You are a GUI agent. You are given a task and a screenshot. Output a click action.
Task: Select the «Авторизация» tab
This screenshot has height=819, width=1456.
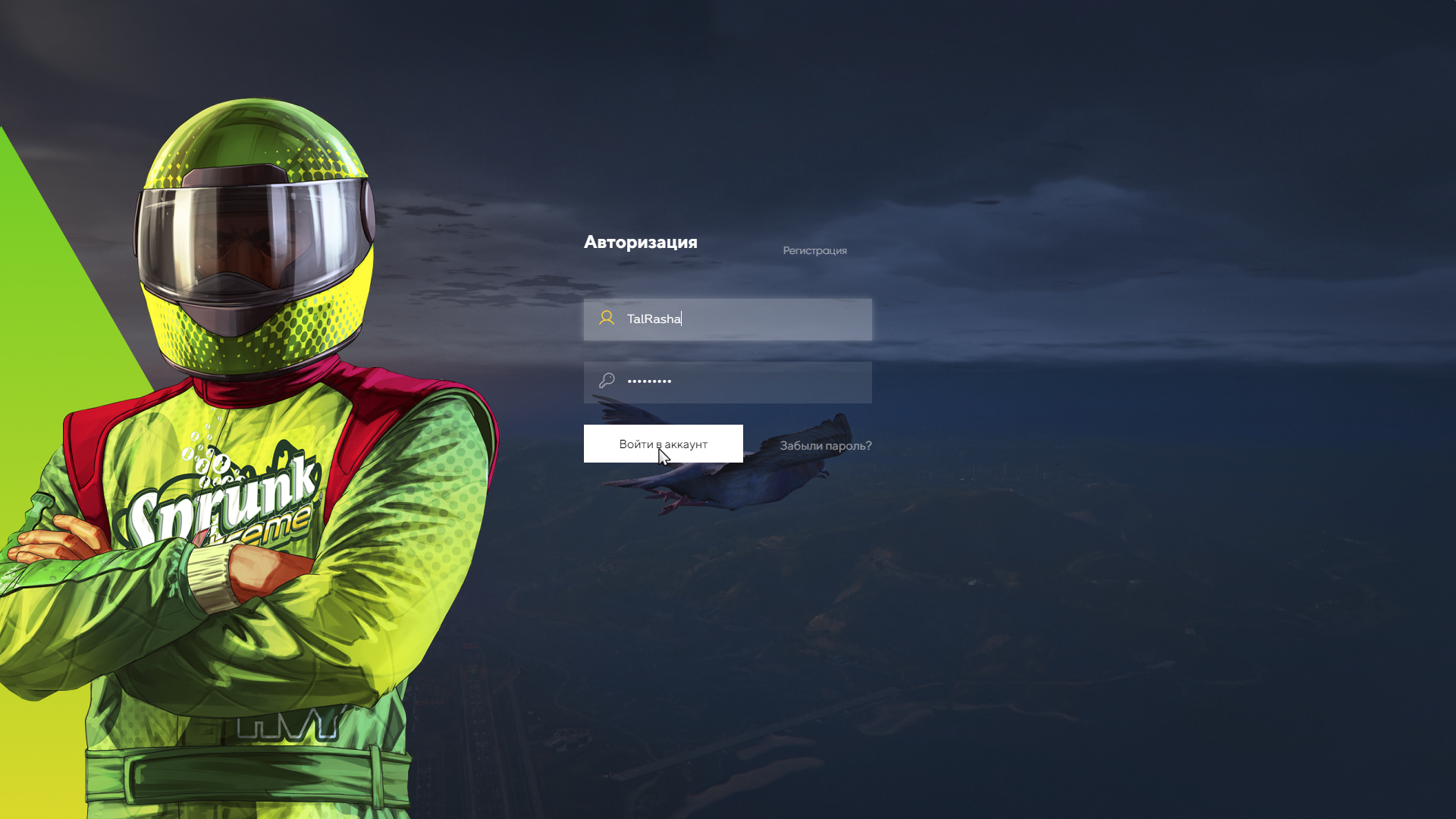tap(640, 242)
